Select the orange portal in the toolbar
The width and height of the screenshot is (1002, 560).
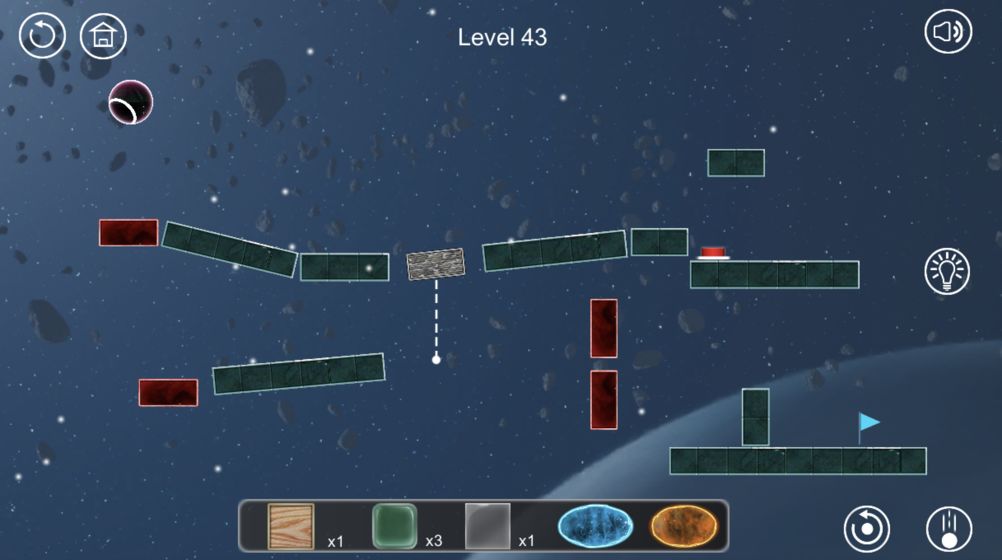coord(684,525)
